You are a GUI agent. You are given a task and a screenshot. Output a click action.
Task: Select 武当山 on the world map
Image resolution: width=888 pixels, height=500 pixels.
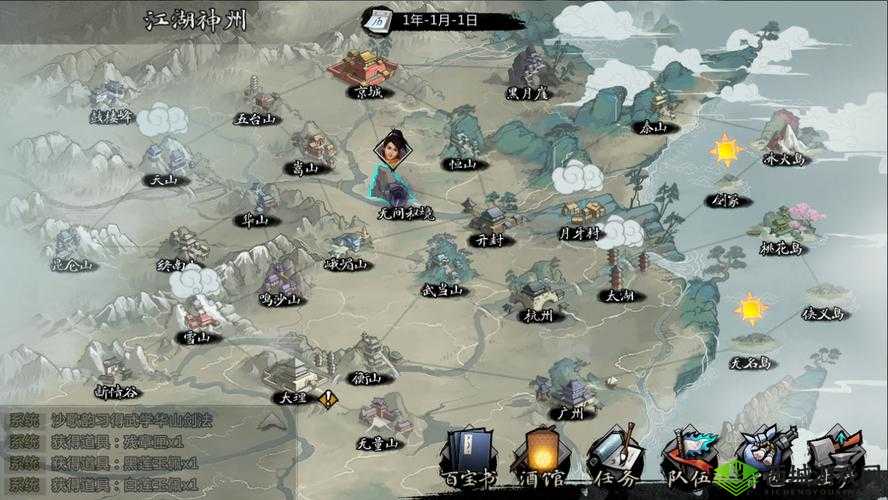[442, 265]
